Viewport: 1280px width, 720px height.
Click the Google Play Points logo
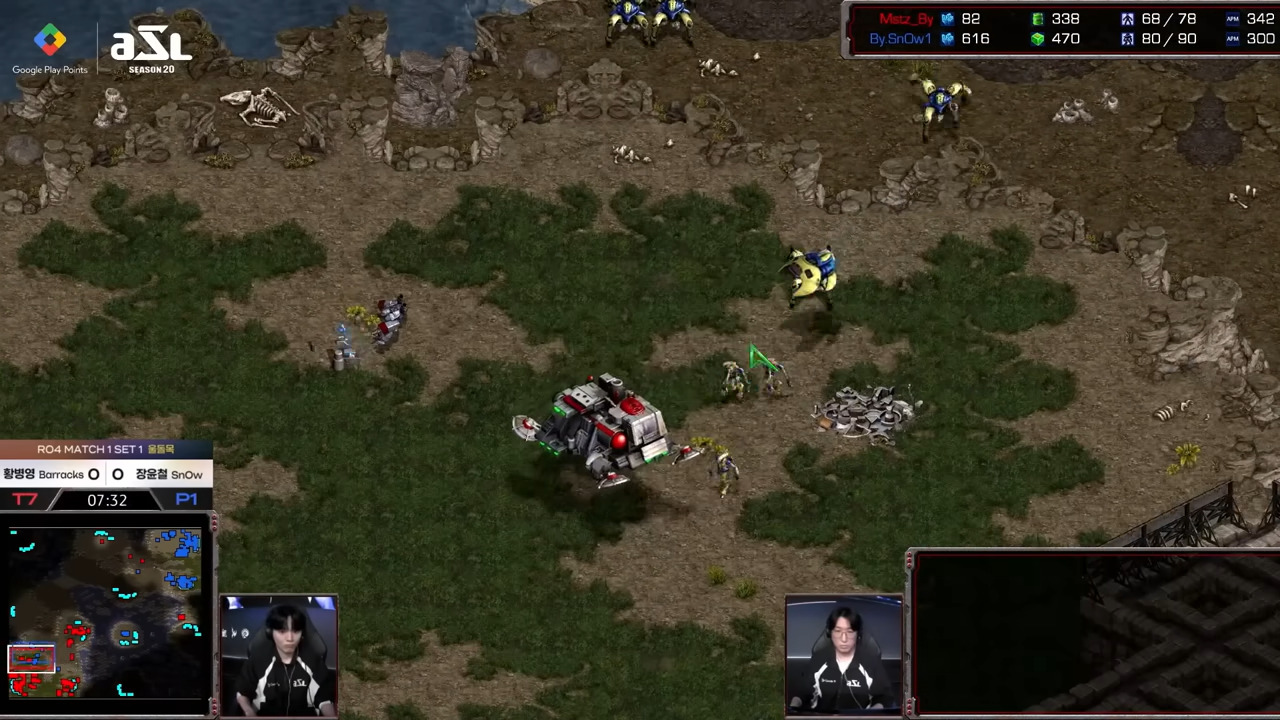coord(50,49)
